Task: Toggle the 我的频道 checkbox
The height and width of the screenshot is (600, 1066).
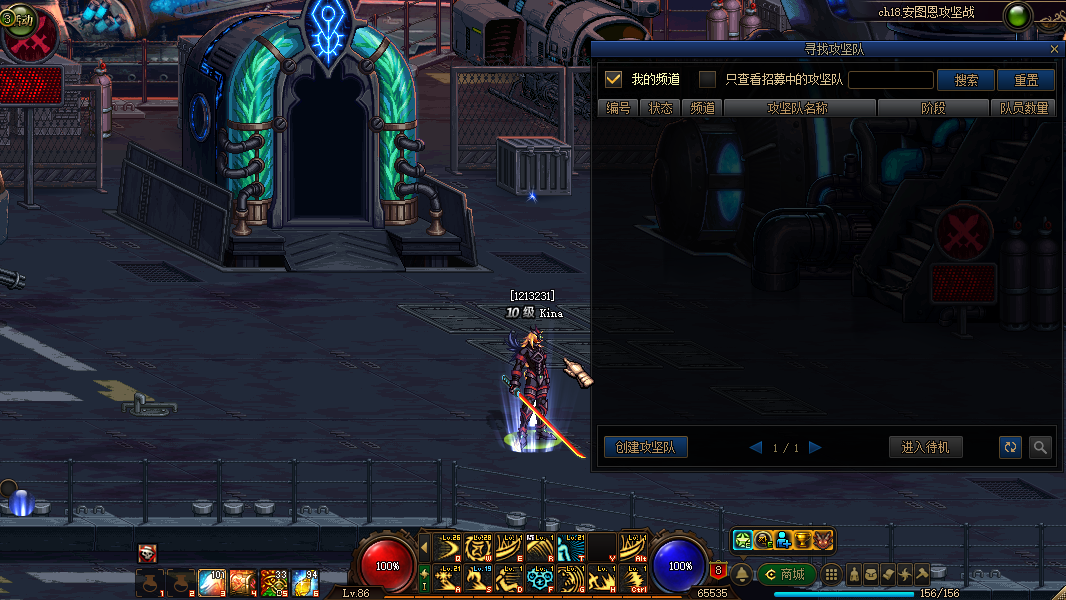Action: point(614,79)
